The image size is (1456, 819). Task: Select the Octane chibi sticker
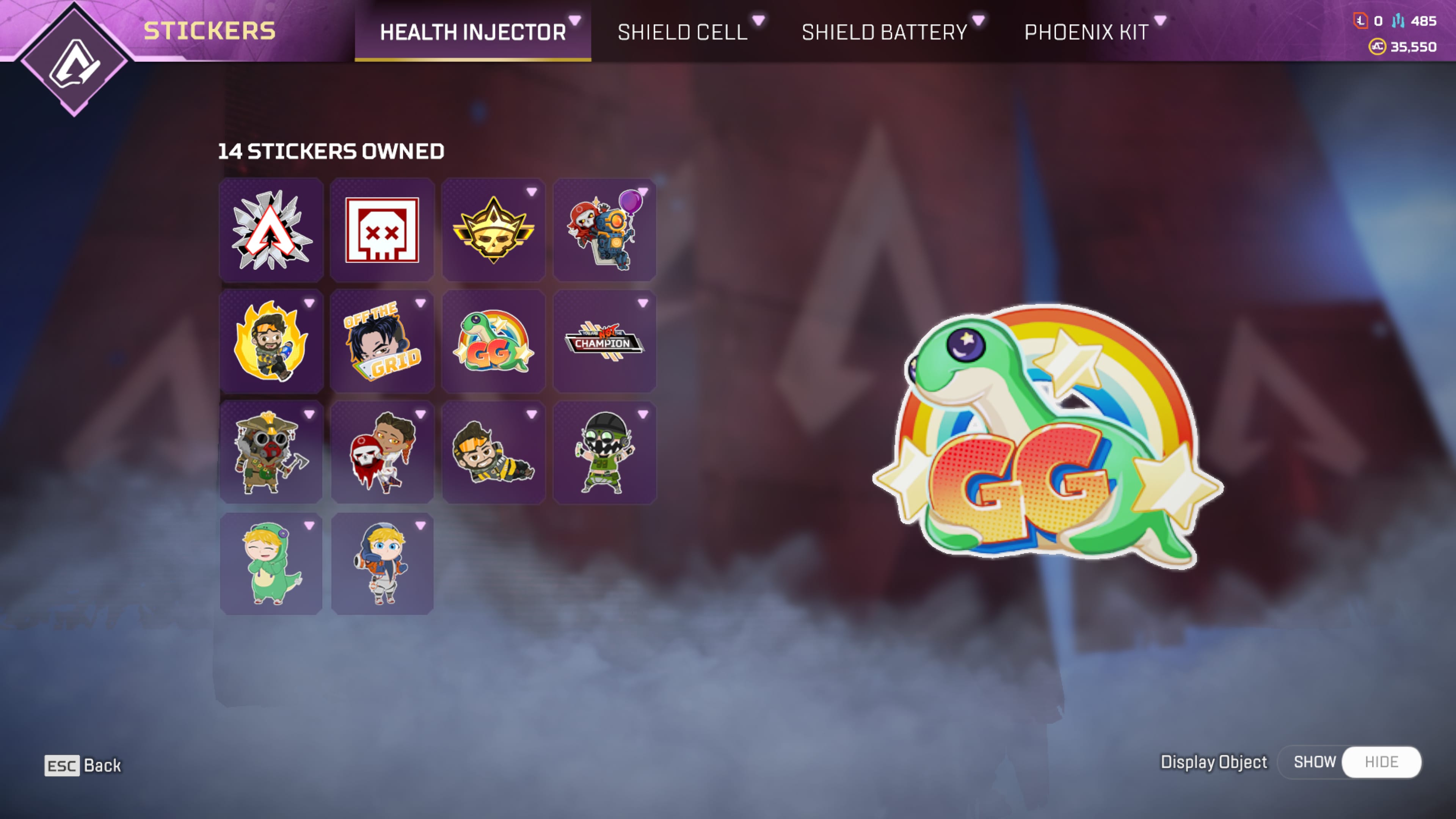(x=604, y=452)
